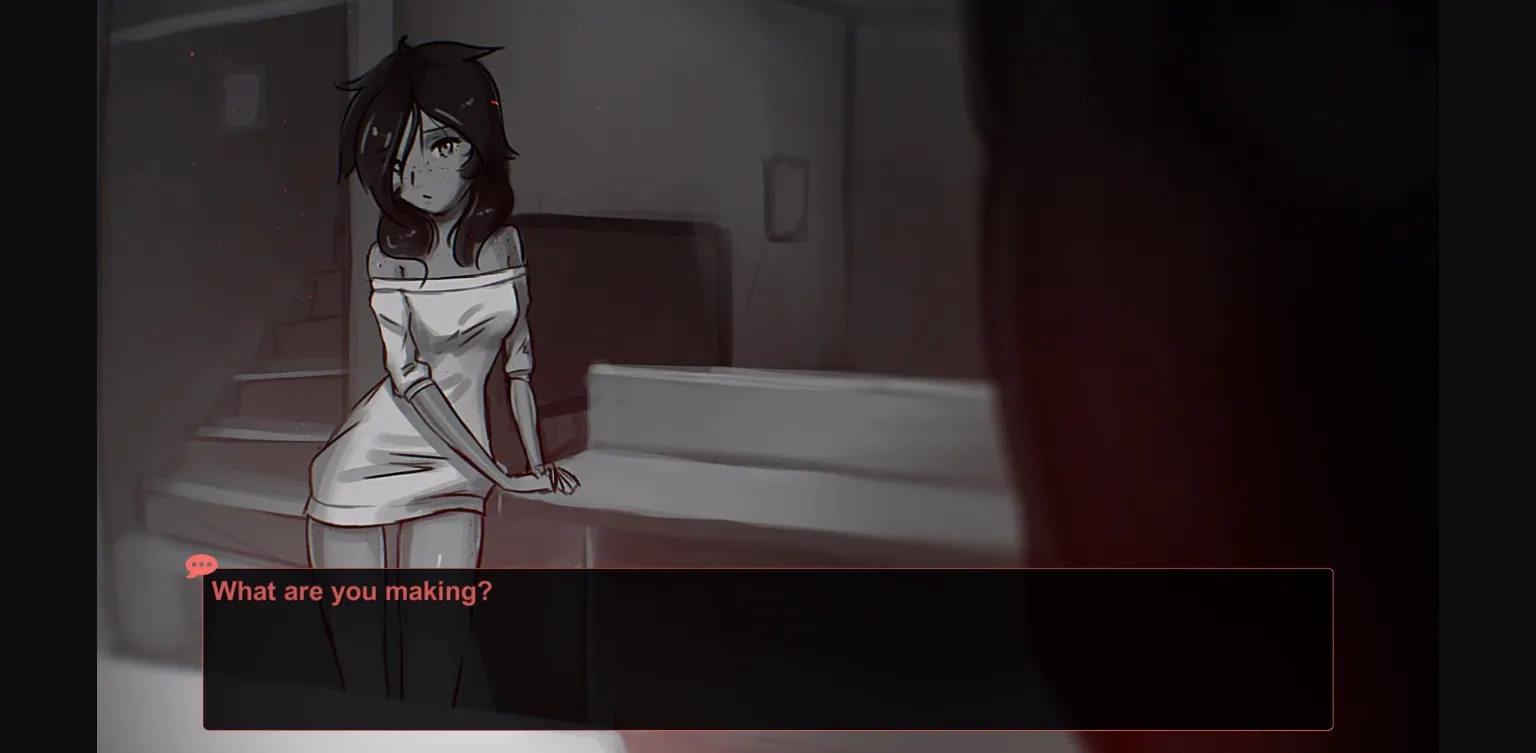Click the top-right corner of the dialogue panel
Viewport: 1536px width, 753px height.
[1330, 571]
